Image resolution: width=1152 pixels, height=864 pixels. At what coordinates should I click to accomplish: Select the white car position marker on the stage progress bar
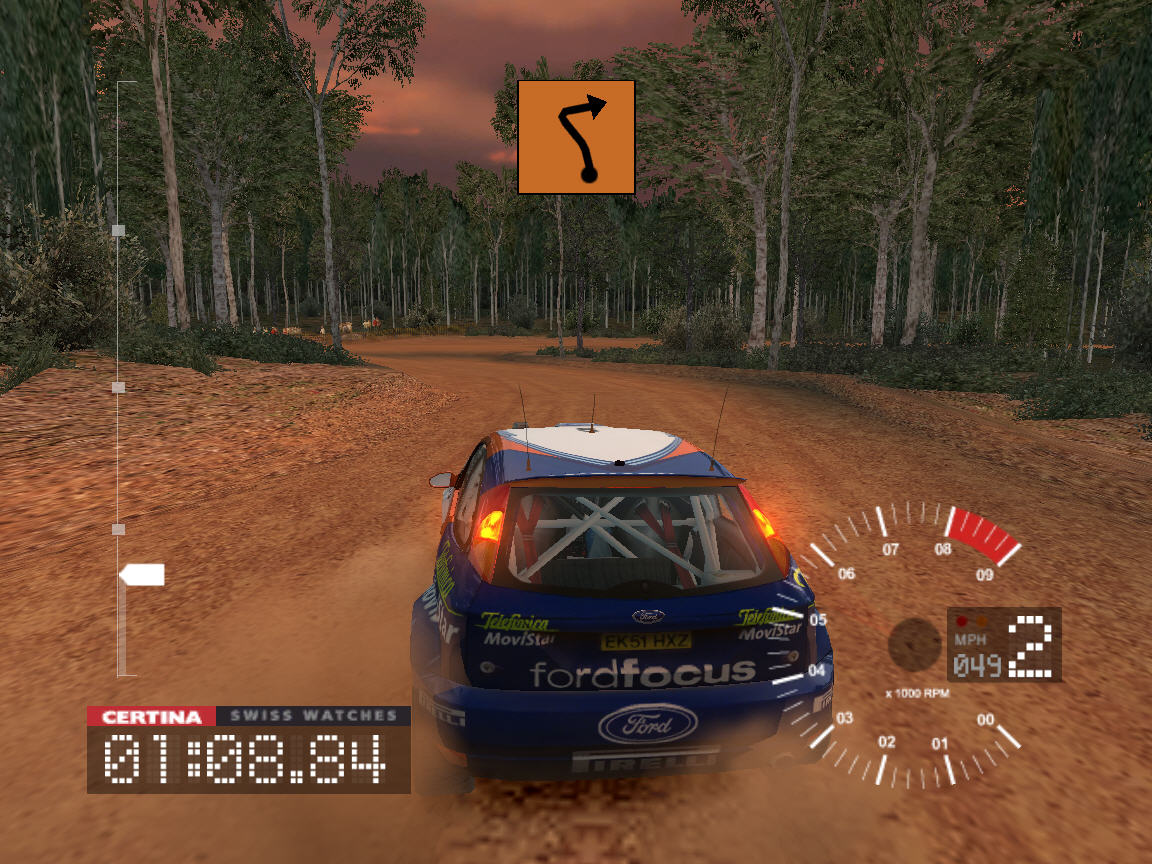(x=142, y=575)
